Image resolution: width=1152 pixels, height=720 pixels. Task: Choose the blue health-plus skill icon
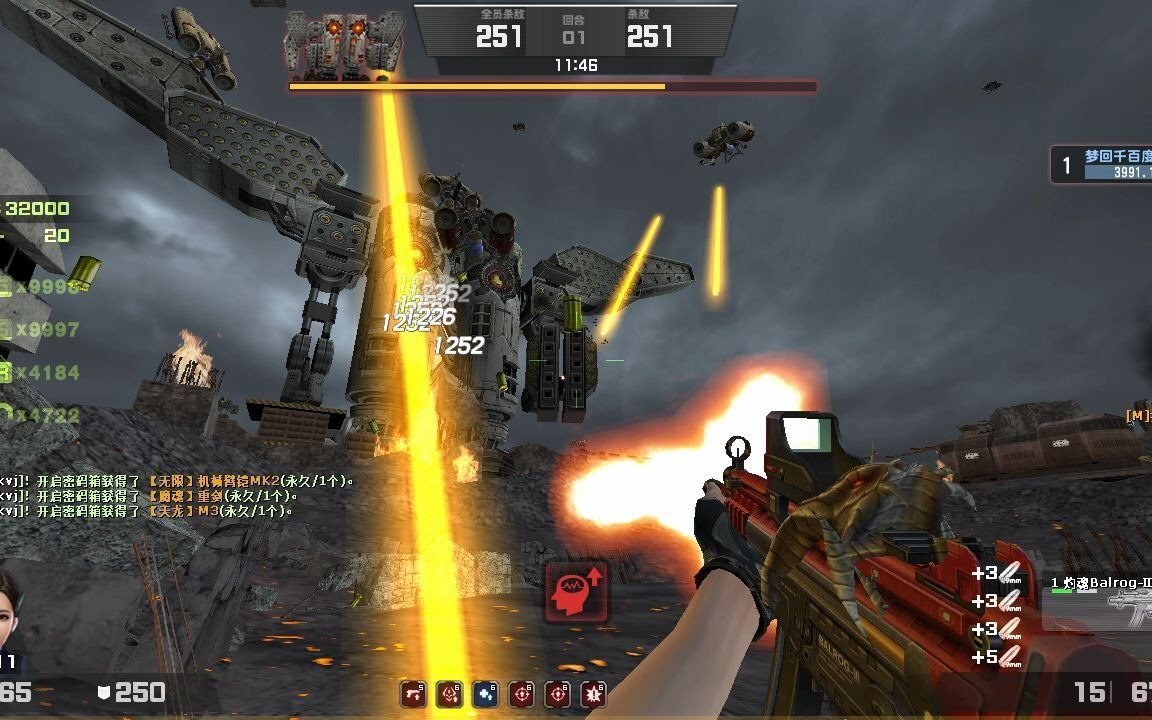tap(485, 693)
